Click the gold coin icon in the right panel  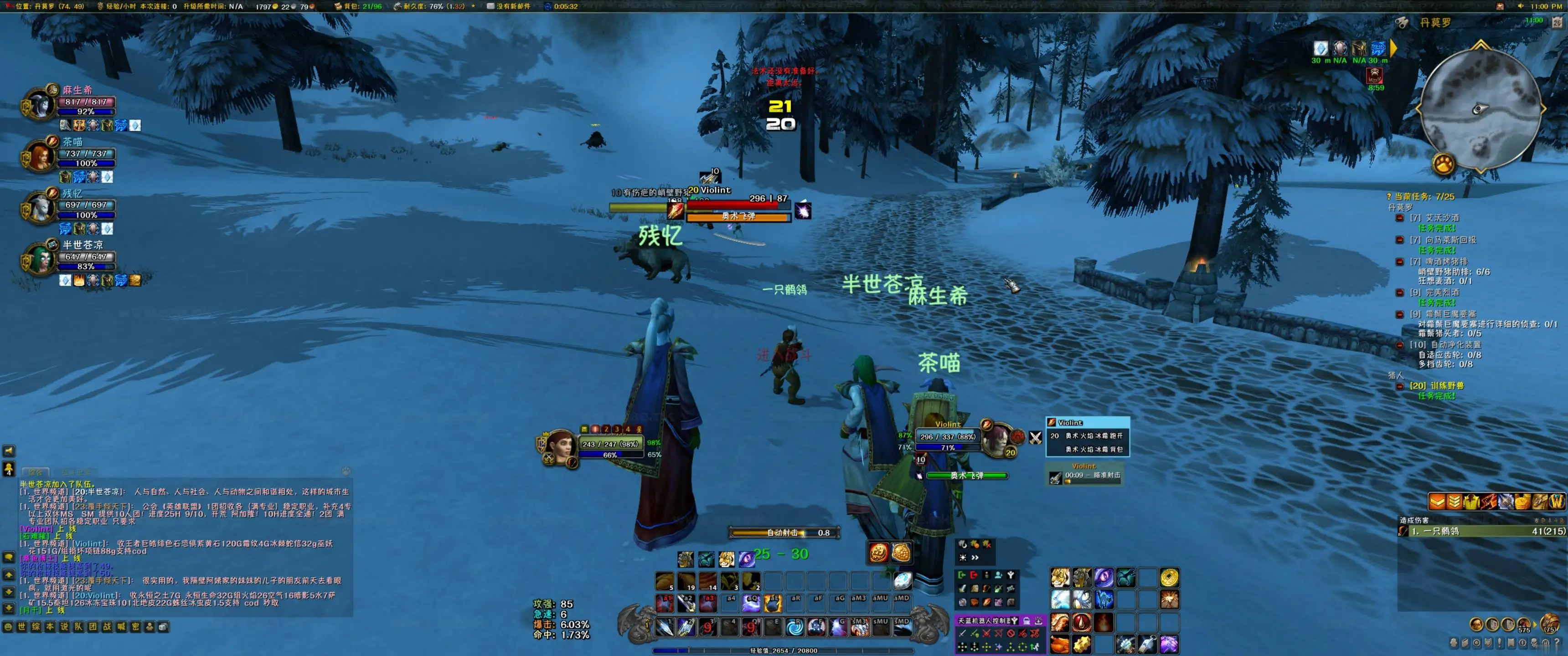tap(1168, 578)
